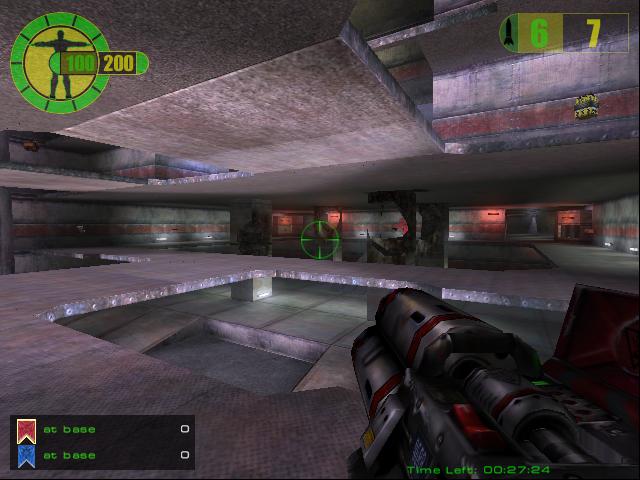Click the blue team flag icon
The width and height of the screenshot is (640, 480).
27,456
